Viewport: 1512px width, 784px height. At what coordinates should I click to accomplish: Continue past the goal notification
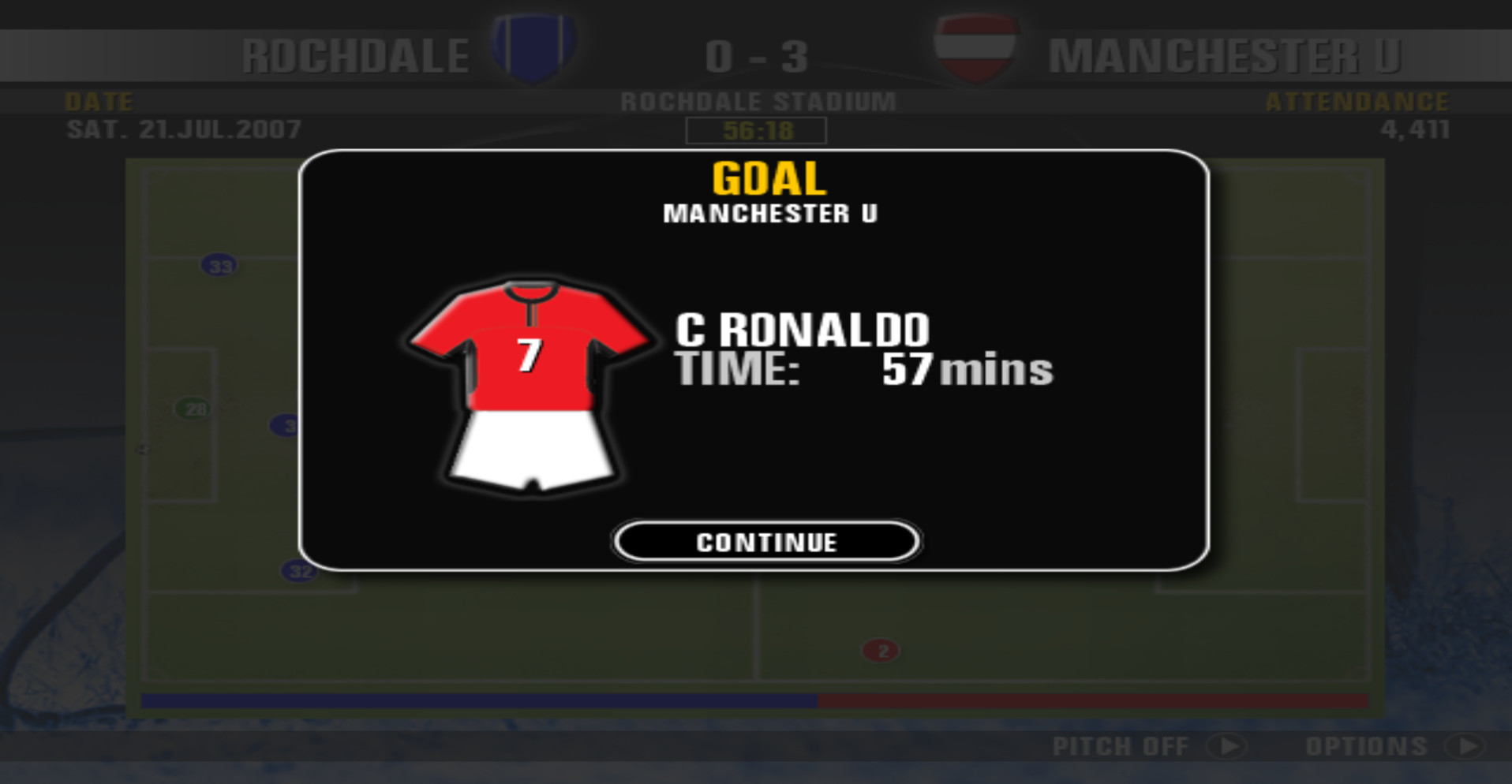tap(766, 542)
